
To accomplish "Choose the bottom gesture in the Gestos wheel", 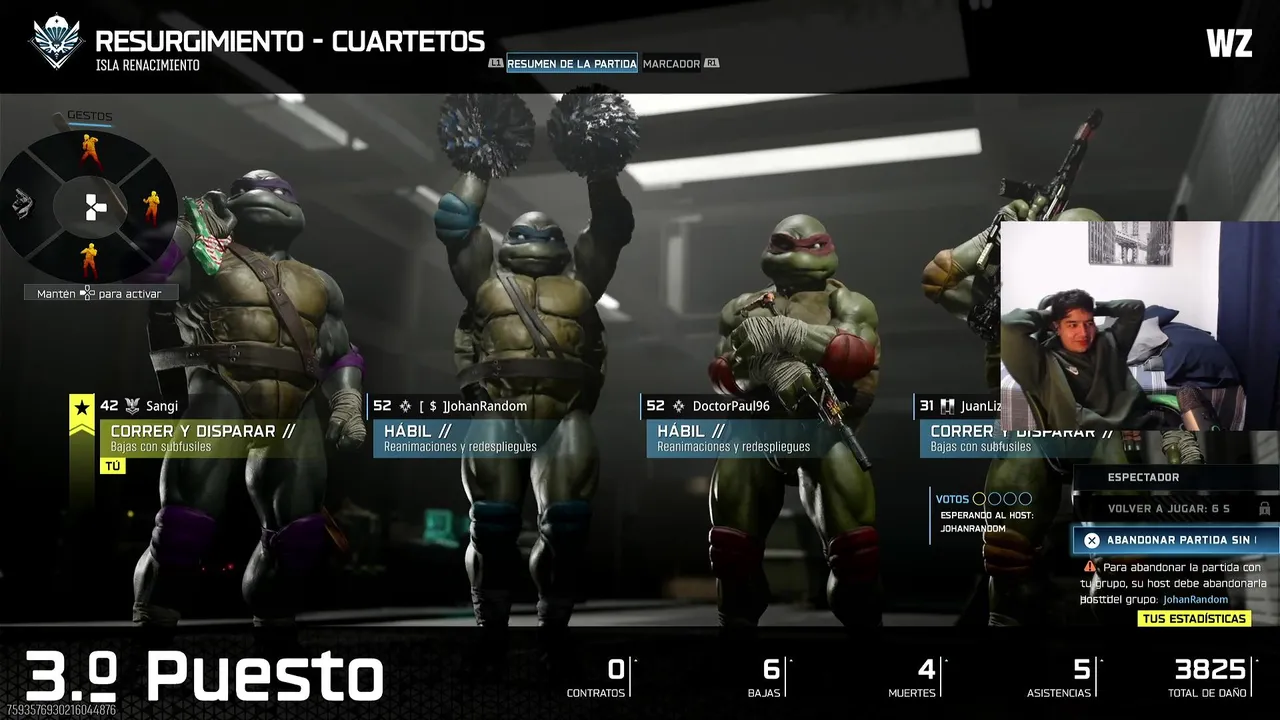I will coord(90,261).
